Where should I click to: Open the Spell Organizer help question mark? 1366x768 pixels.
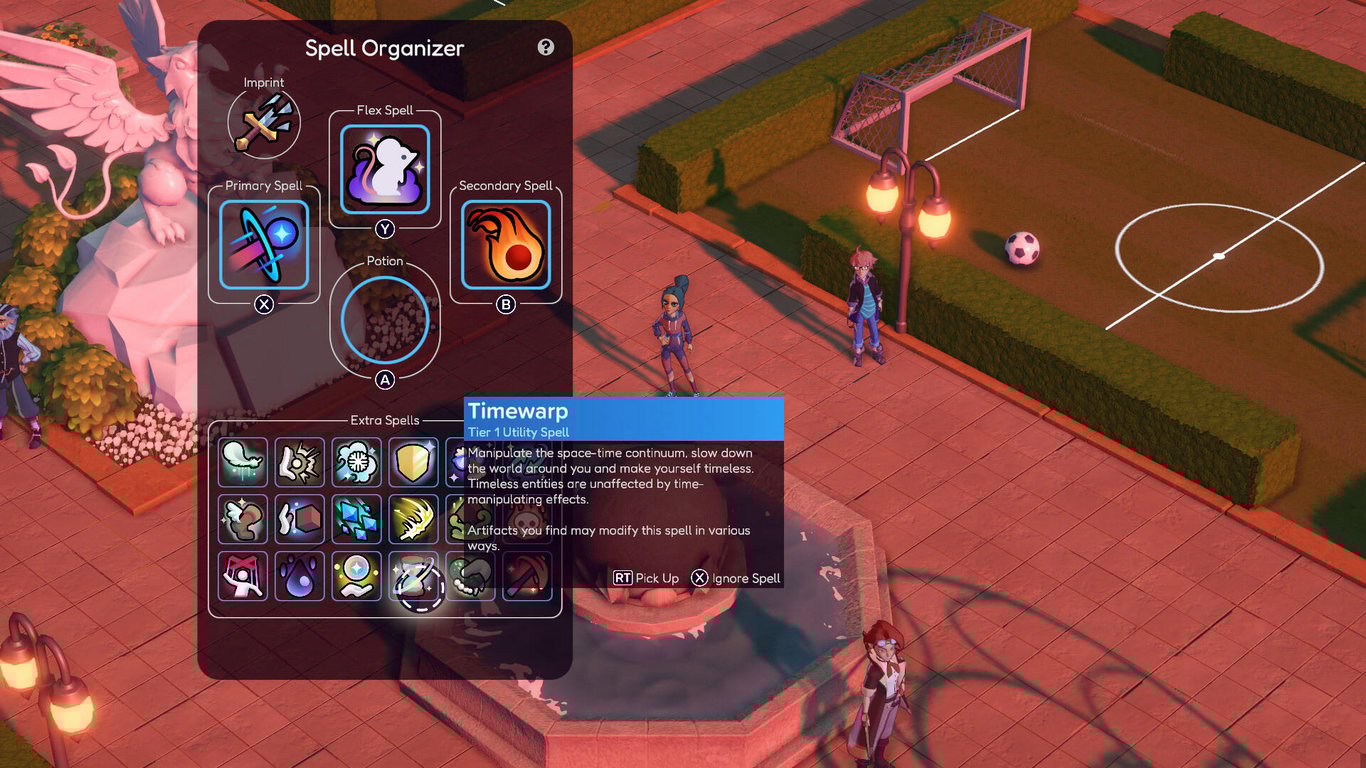click(545, 47)
